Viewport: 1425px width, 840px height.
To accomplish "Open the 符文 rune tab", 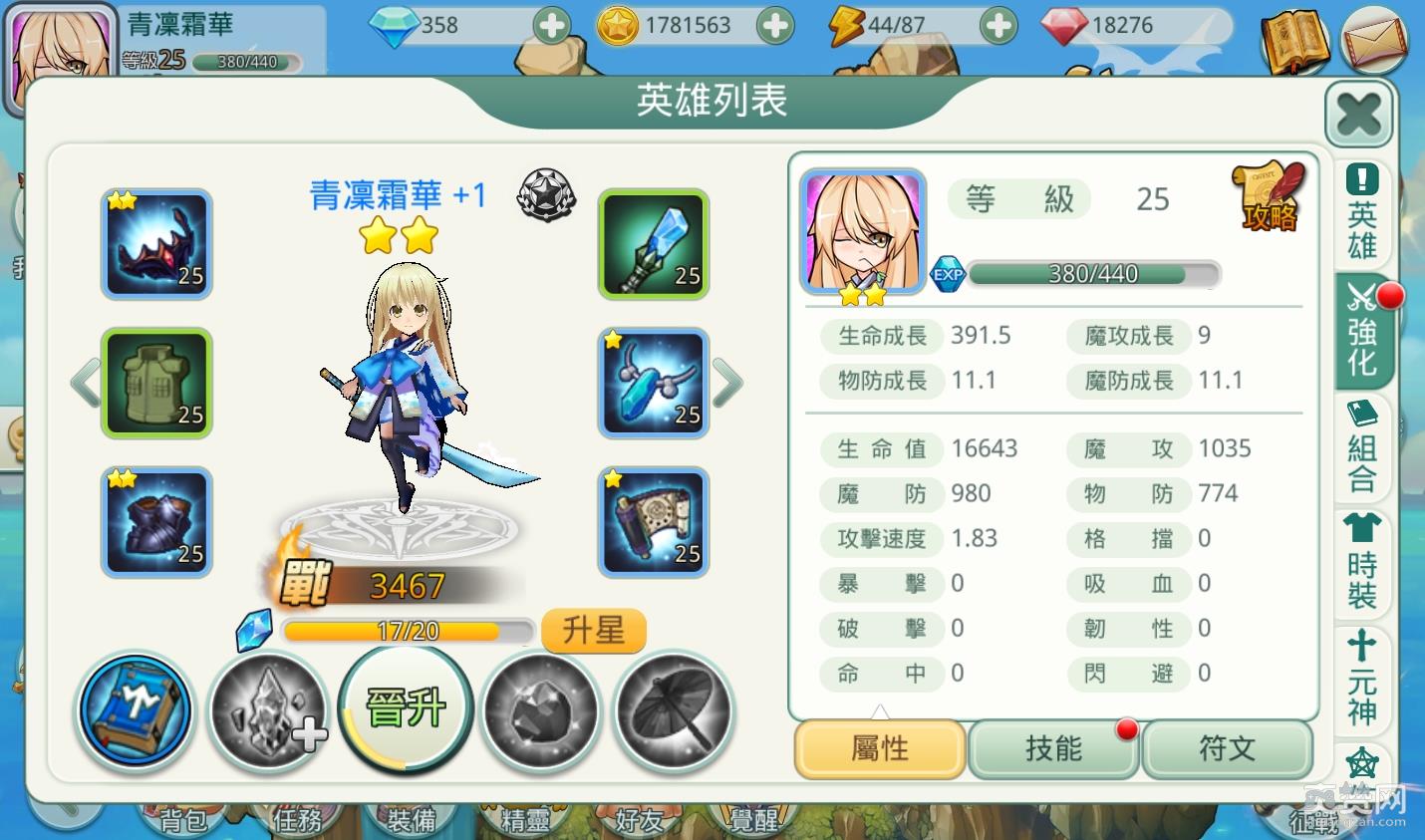I will click(x=1228, y=749).
